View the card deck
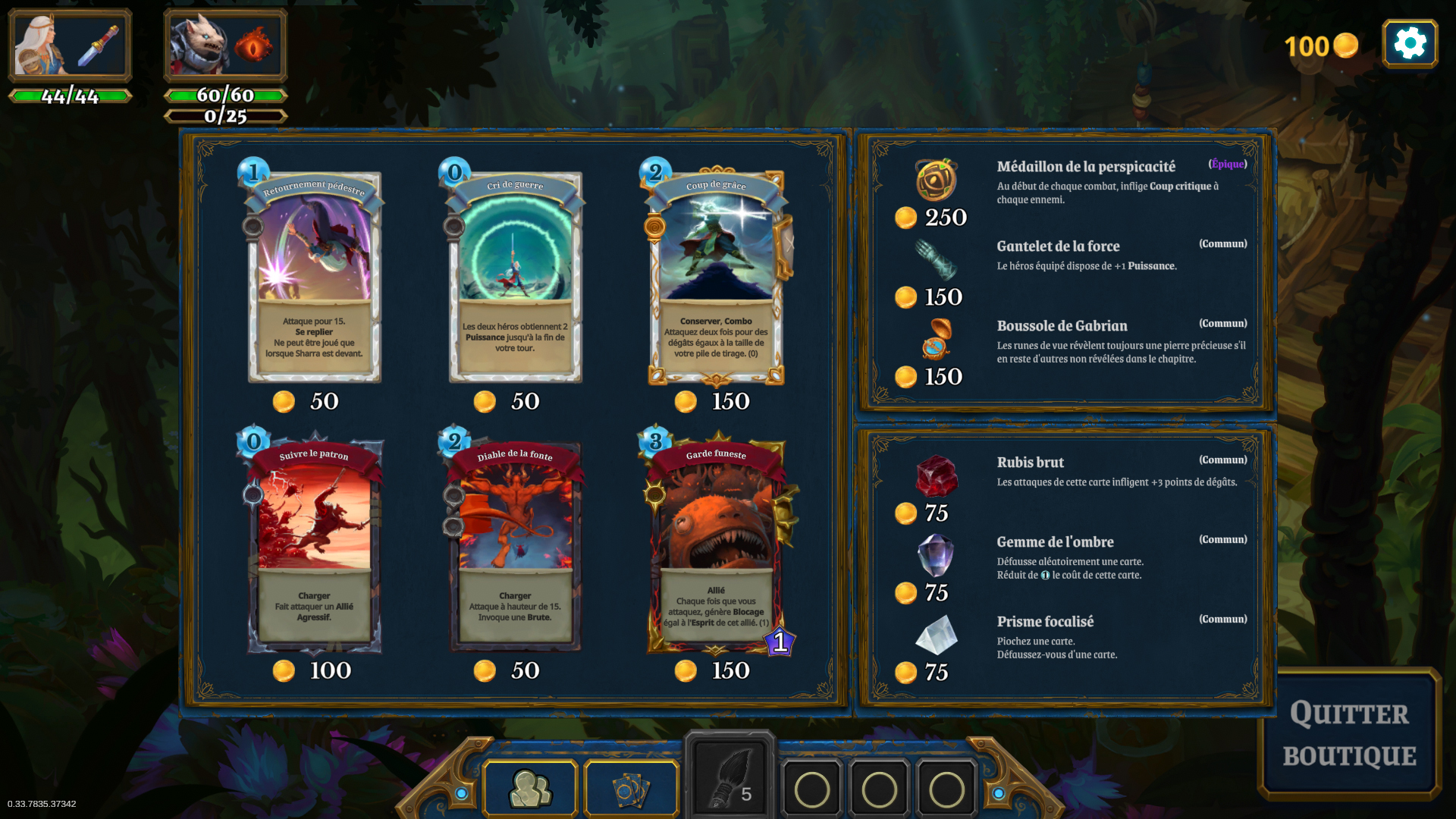1456x819 pixels. (631, 789)
